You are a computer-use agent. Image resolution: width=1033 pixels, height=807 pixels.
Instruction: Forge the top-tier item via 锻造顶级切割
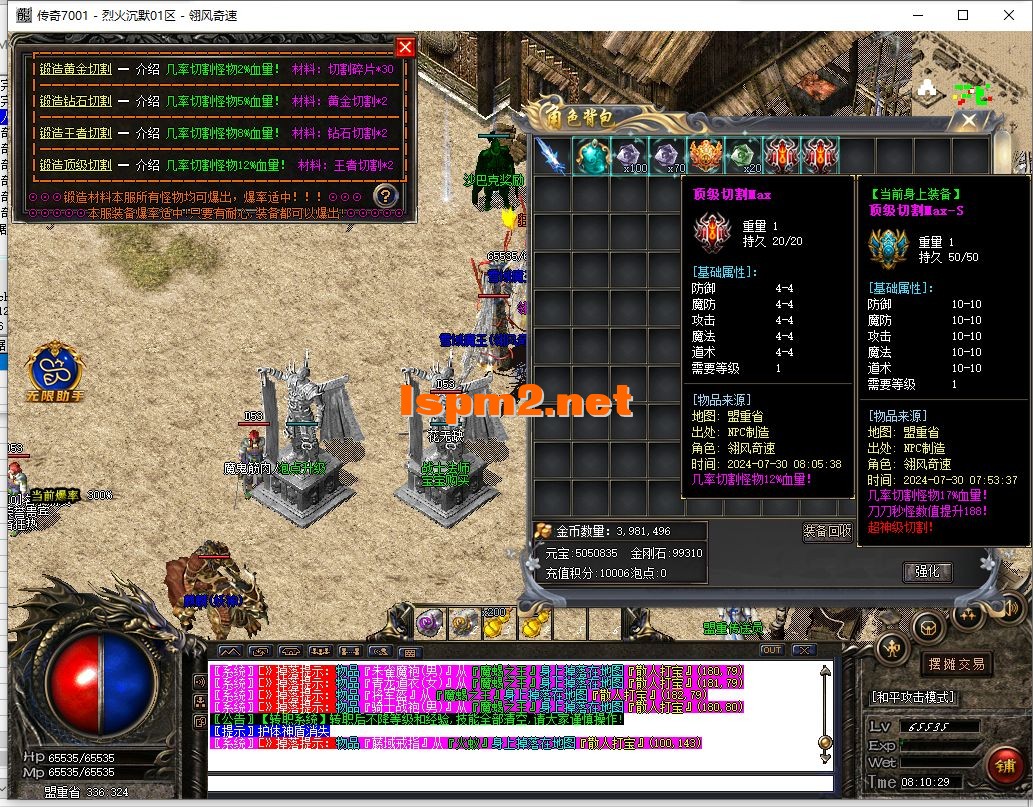(x=75, y=165)
